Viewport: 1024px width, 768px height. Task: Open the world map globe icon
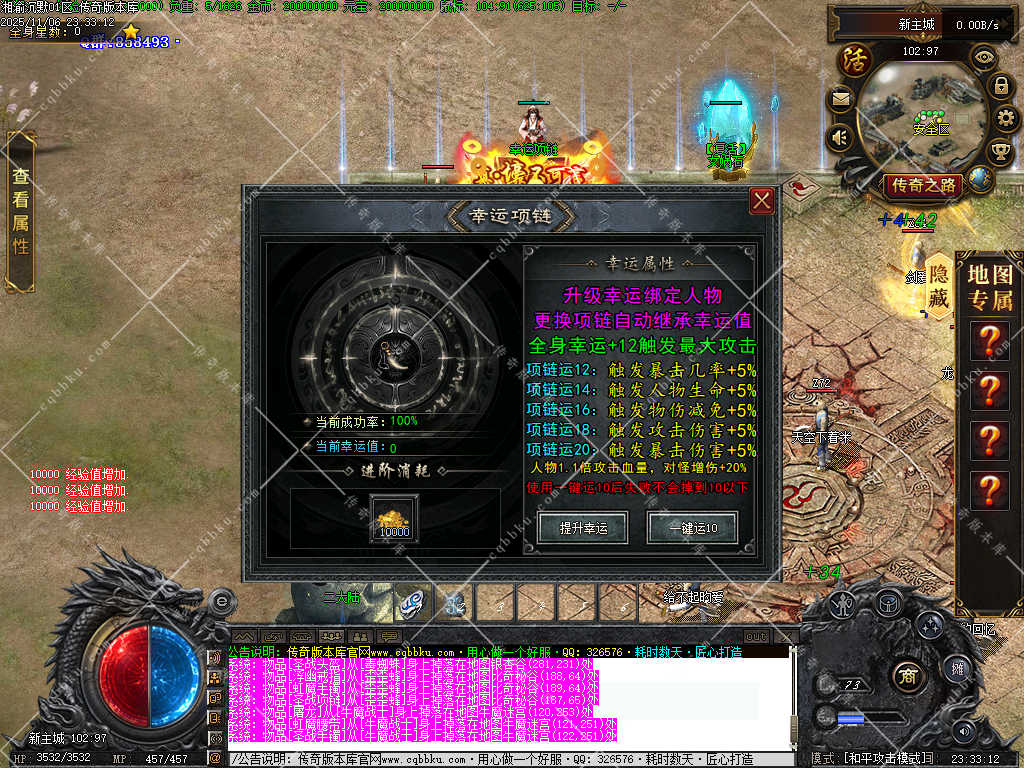[981, 180]
